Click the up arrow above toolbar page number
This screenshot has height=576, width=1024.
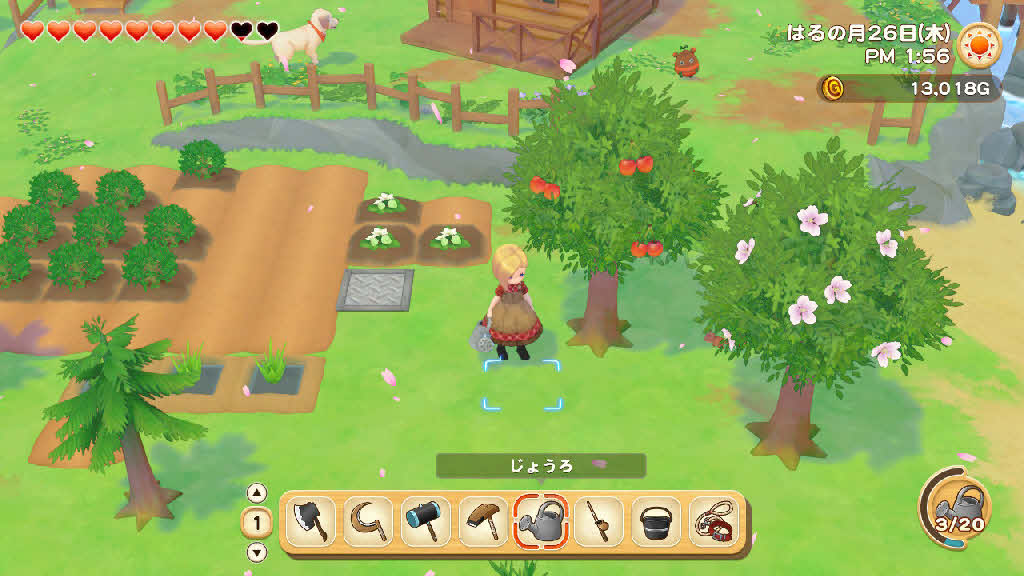pyautogui.click(x=257, y=492)
